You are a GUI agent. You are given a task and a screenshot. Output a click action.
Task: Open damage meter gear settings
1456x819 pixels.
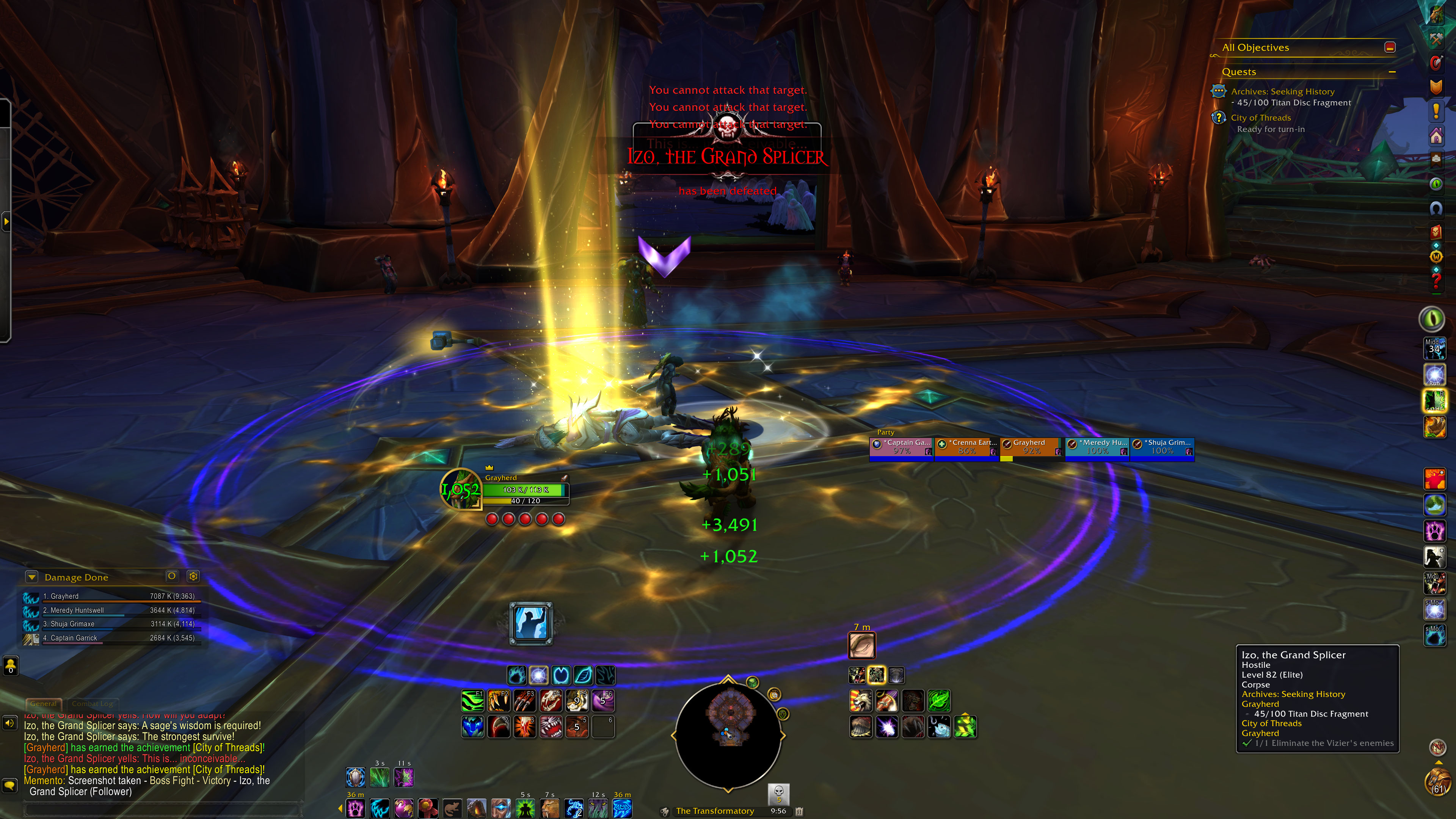(x=193, y=576)
